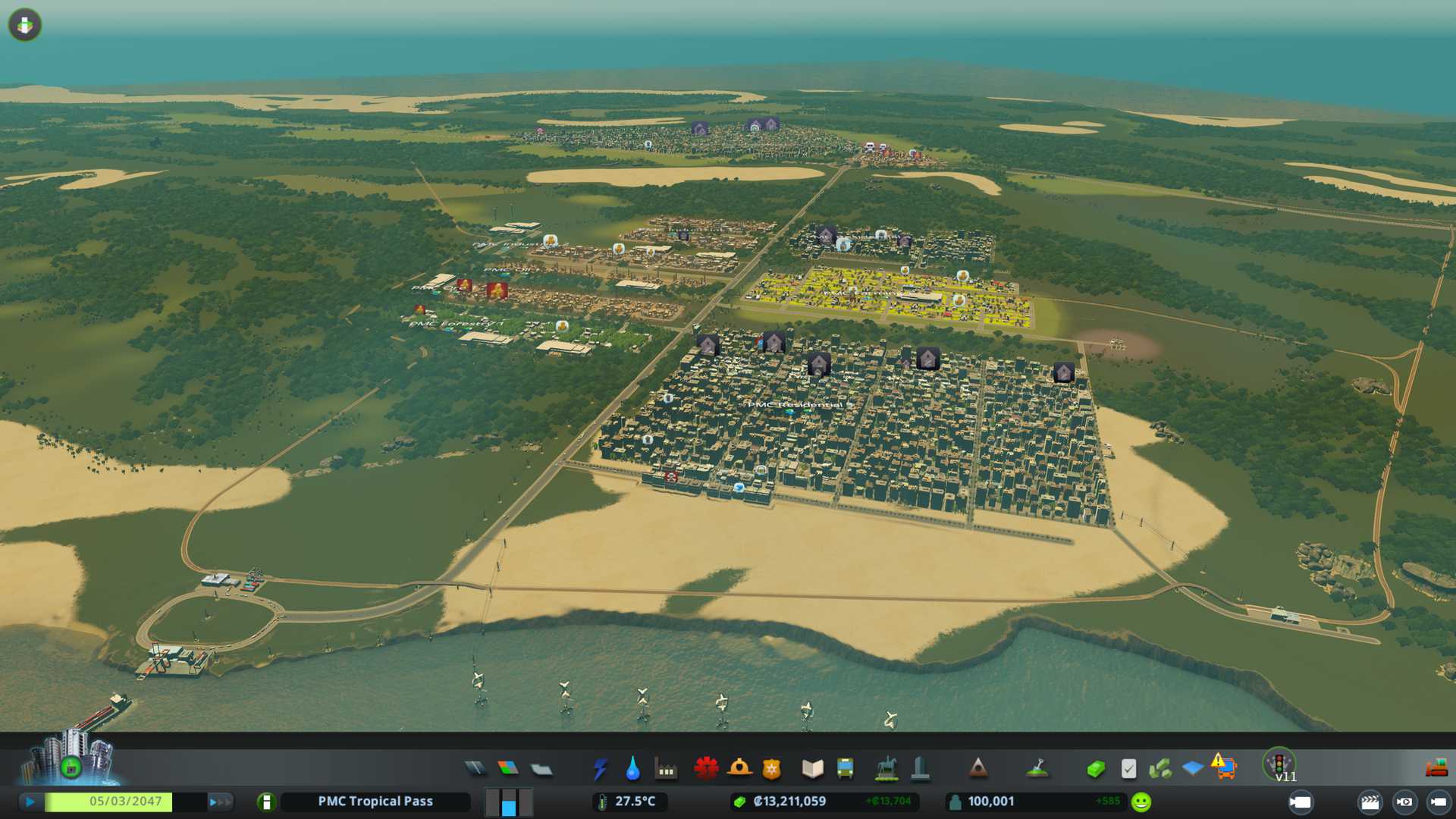Click the play/pause simulation button

pyautogui.click(x=30, y=802)
